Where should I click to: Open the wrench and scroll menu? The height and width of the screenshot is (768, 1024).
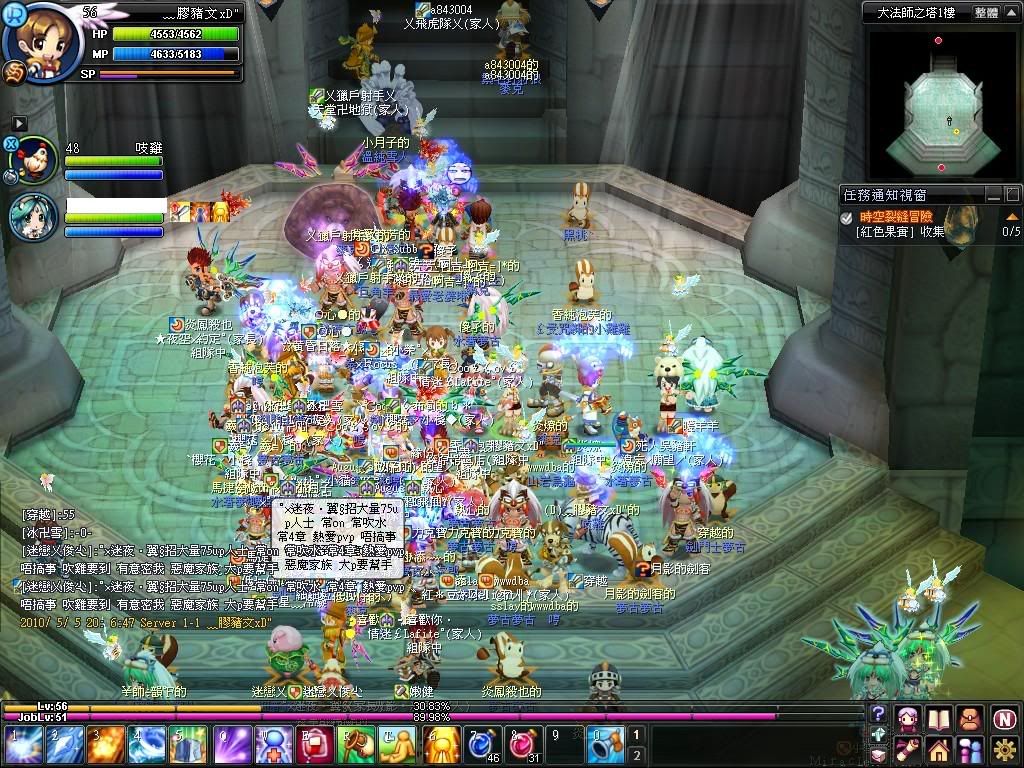[909, 748]
